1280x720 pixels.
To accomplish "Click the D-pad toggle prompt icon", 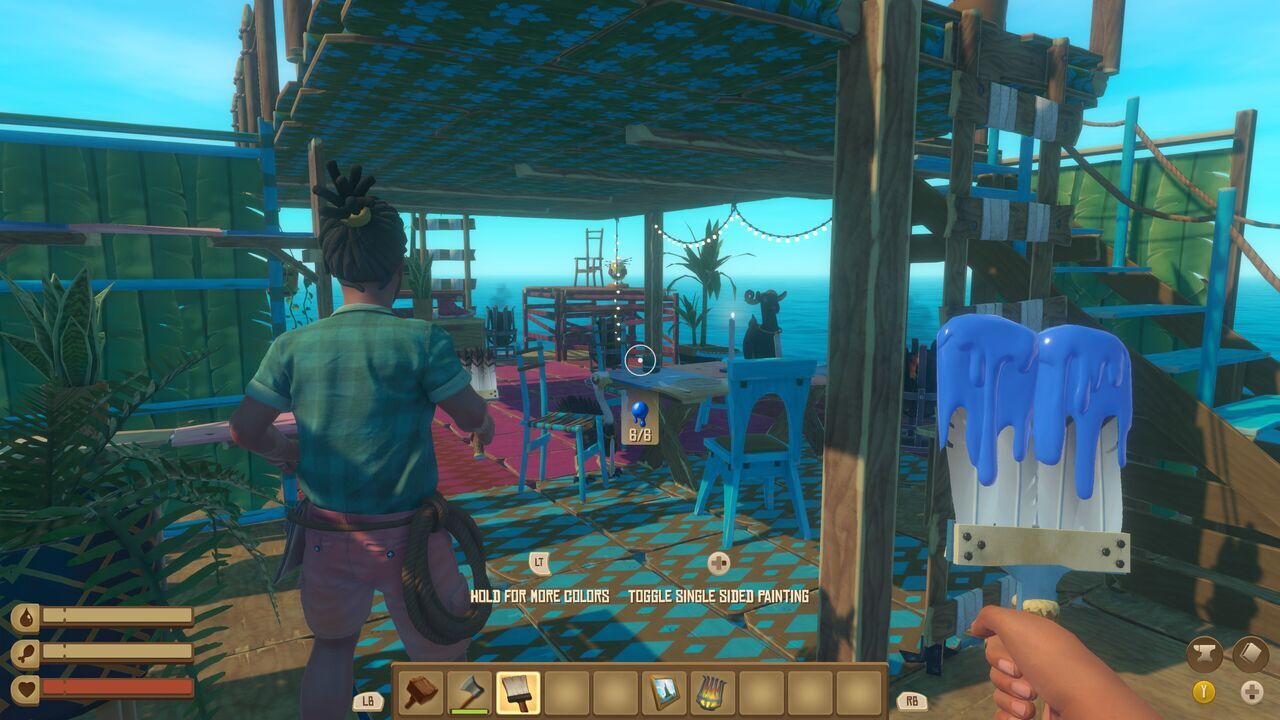I will pyautogui.click(x=1252, y=692).
